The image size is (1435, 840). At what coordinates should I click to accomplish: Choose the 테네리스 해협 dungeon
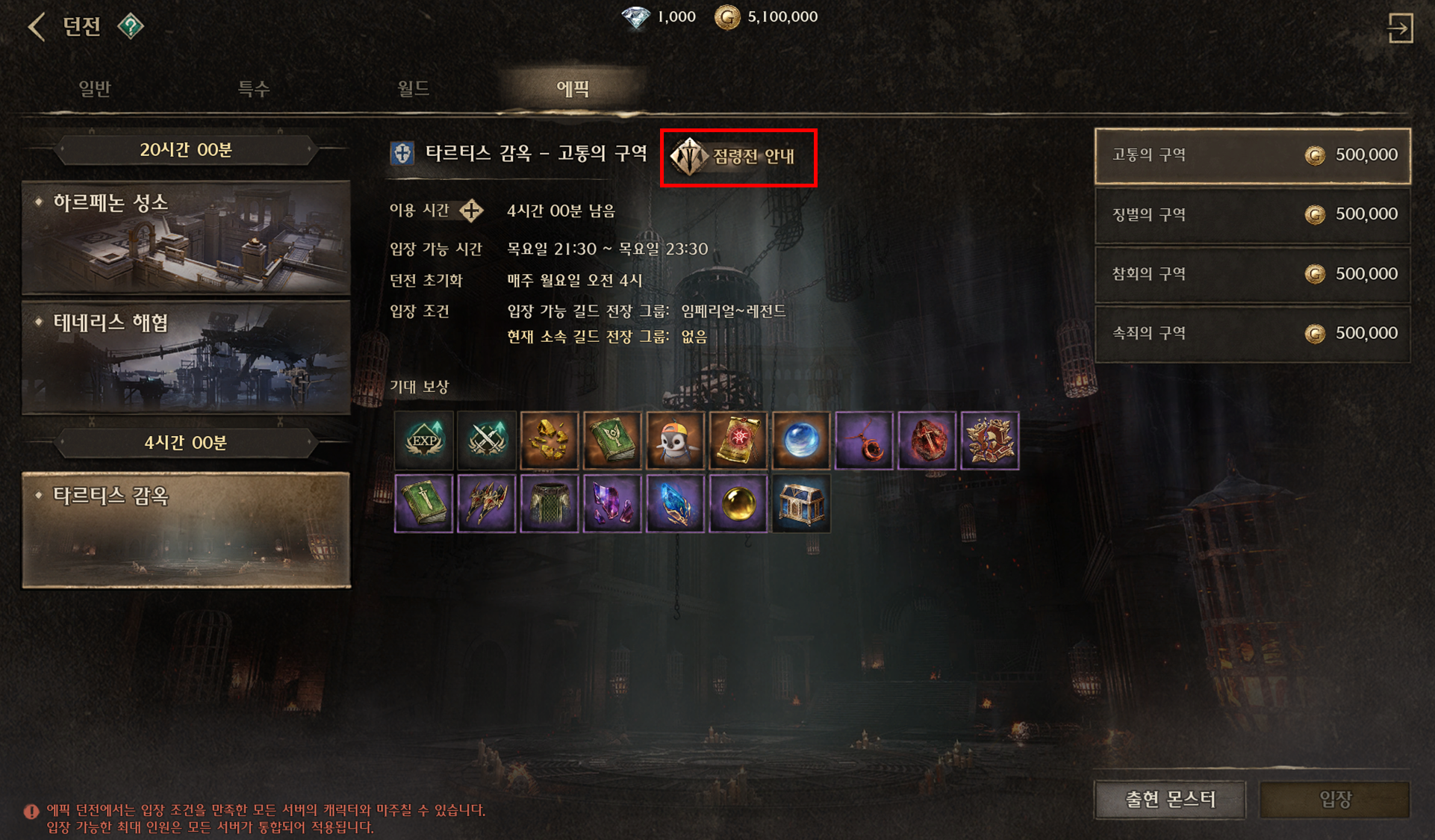tap(186, 357)
